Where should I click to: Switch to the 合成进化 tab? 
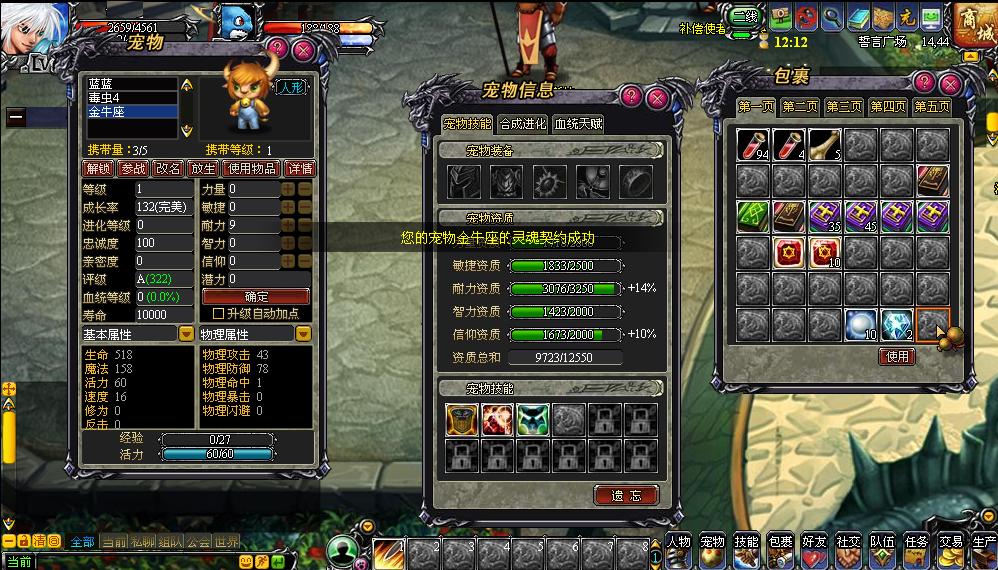click(523, 124)
